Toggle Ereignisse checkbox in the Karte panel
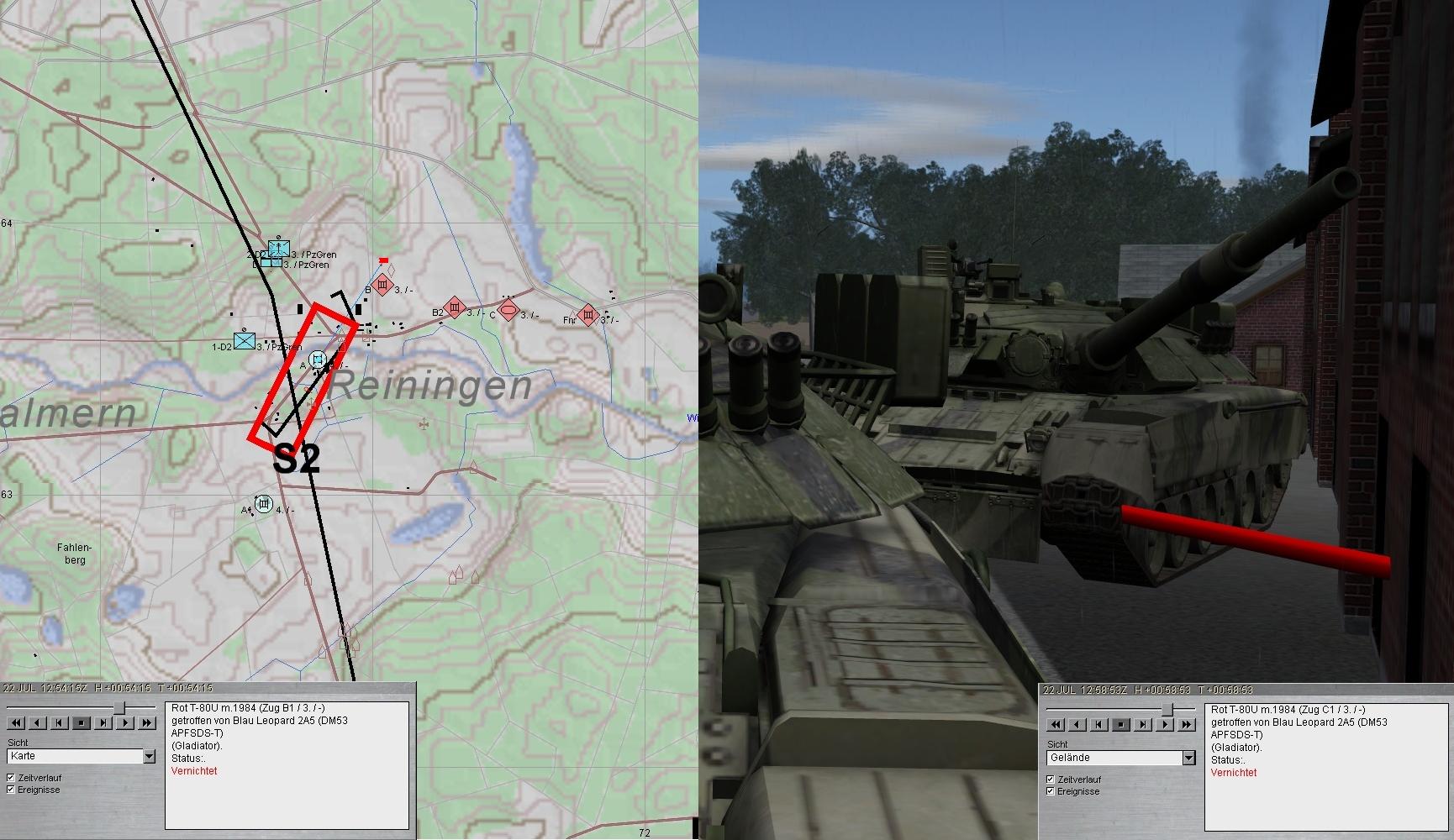Screen dimensions: 1454x840 [11, 790]
